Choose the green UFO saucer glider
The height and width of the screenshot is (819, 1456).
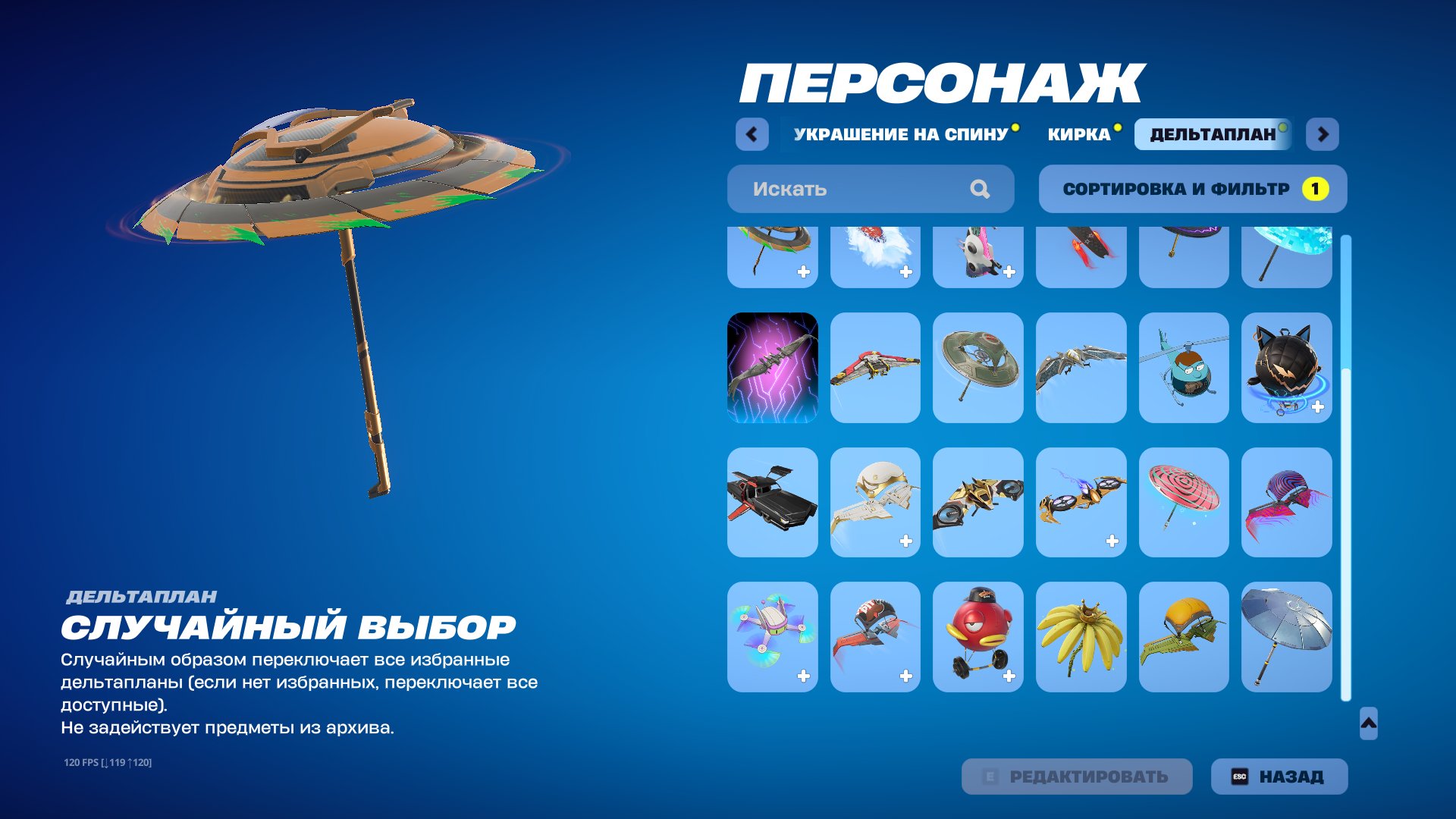pyautogui.click(x=977, y=368)
